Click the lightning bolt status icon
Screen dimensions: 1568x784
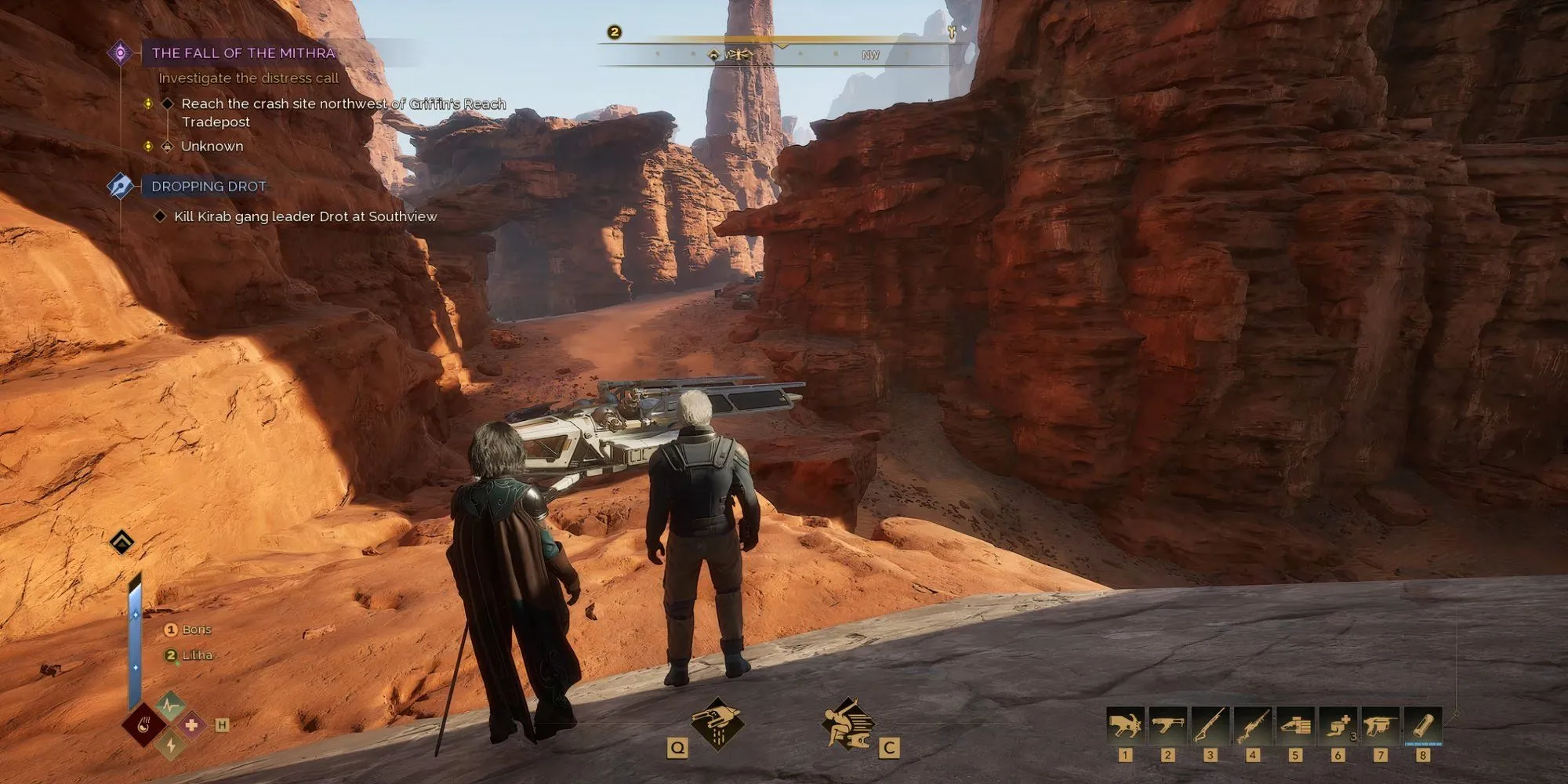coord(171,745)
